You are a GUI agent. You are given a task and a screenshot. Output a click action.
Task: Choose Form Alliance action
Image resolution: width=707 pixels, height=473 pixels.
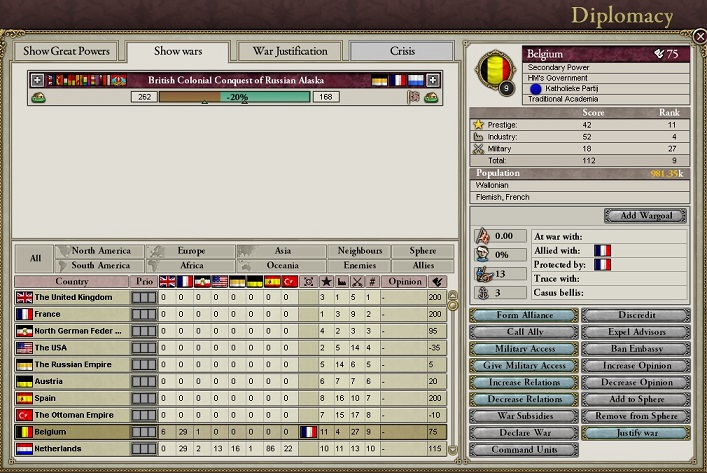524,316
